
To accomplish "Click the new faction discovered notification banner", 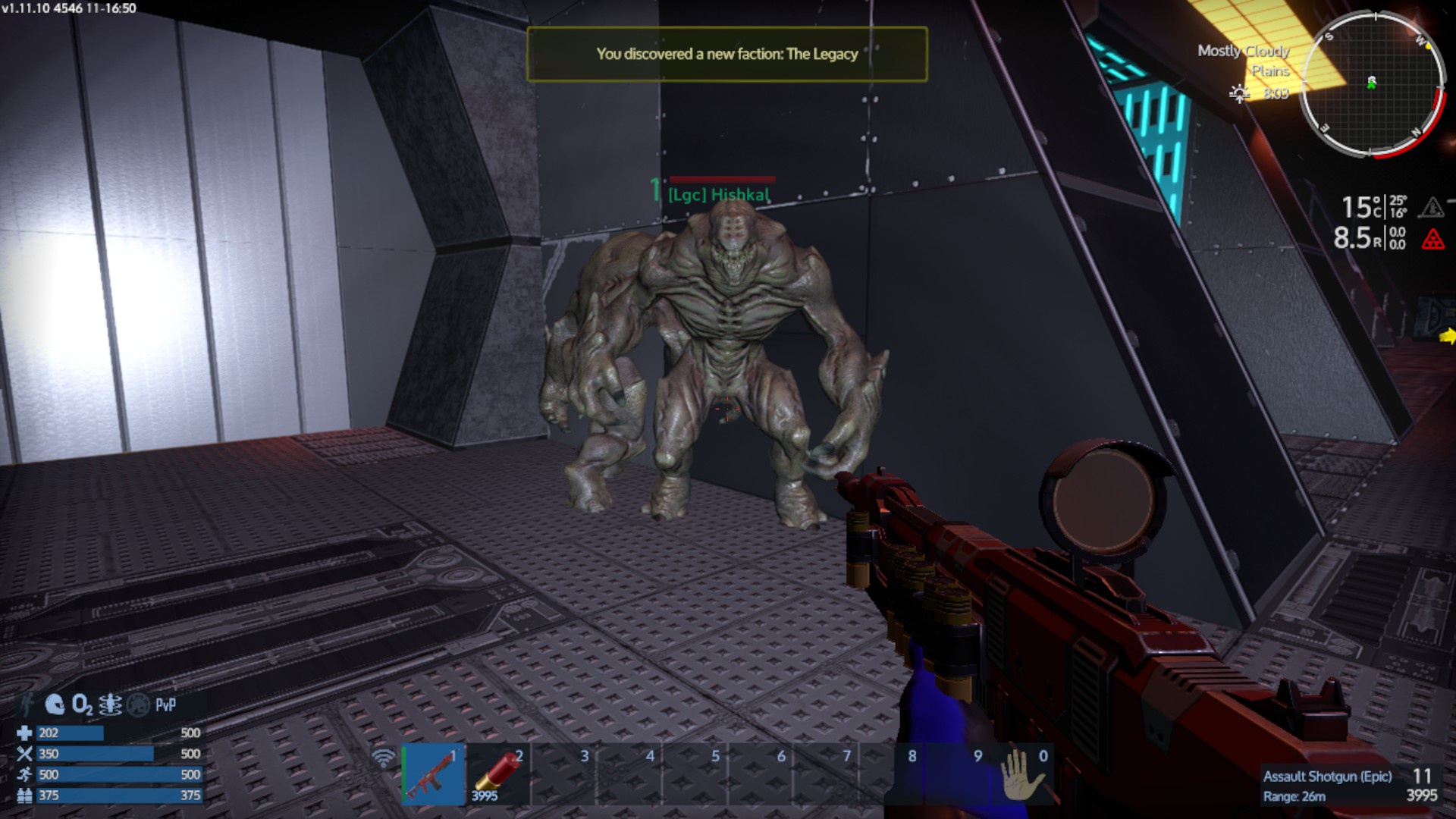I will tap(726, 54).
